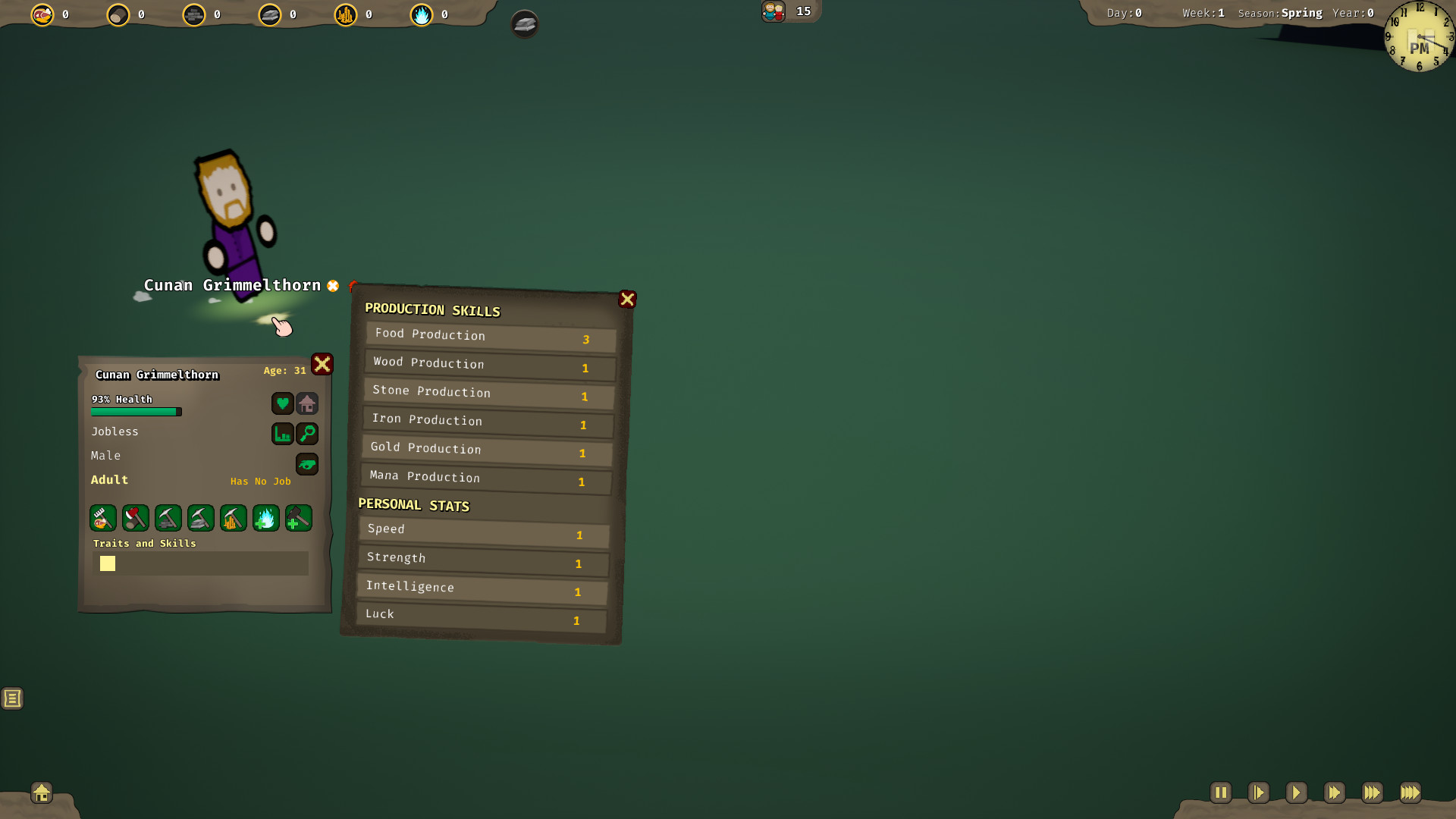Select the gold mining job icon
Screen dimensions: 1456x819
click(233, 518)
